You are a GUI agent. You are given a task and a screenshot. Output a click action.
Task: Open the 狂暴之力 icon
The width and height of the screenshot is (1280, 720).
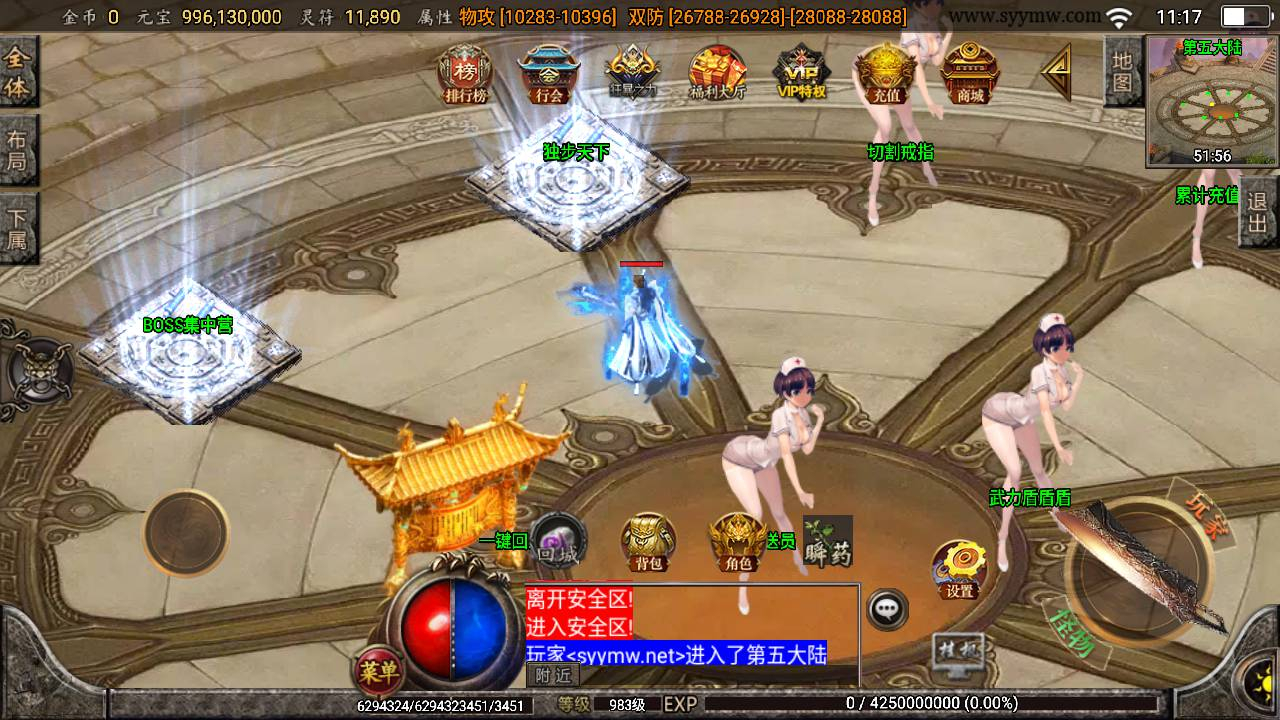pos(633,74)
